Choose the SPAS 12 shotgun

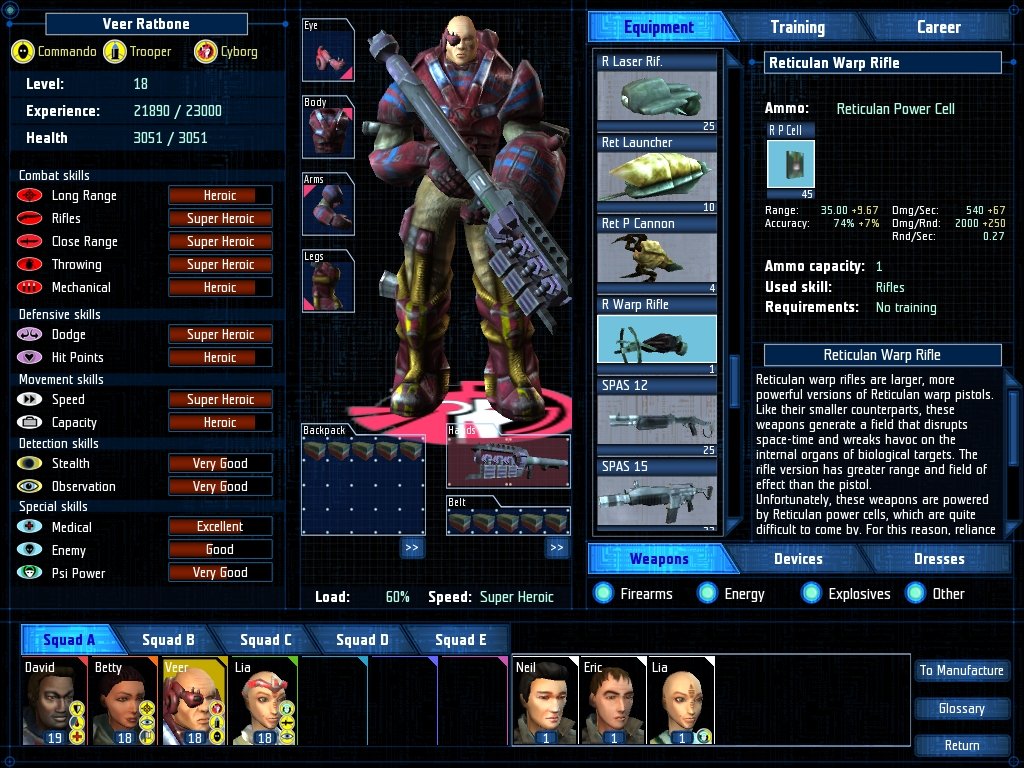click(x=657, y=418)
